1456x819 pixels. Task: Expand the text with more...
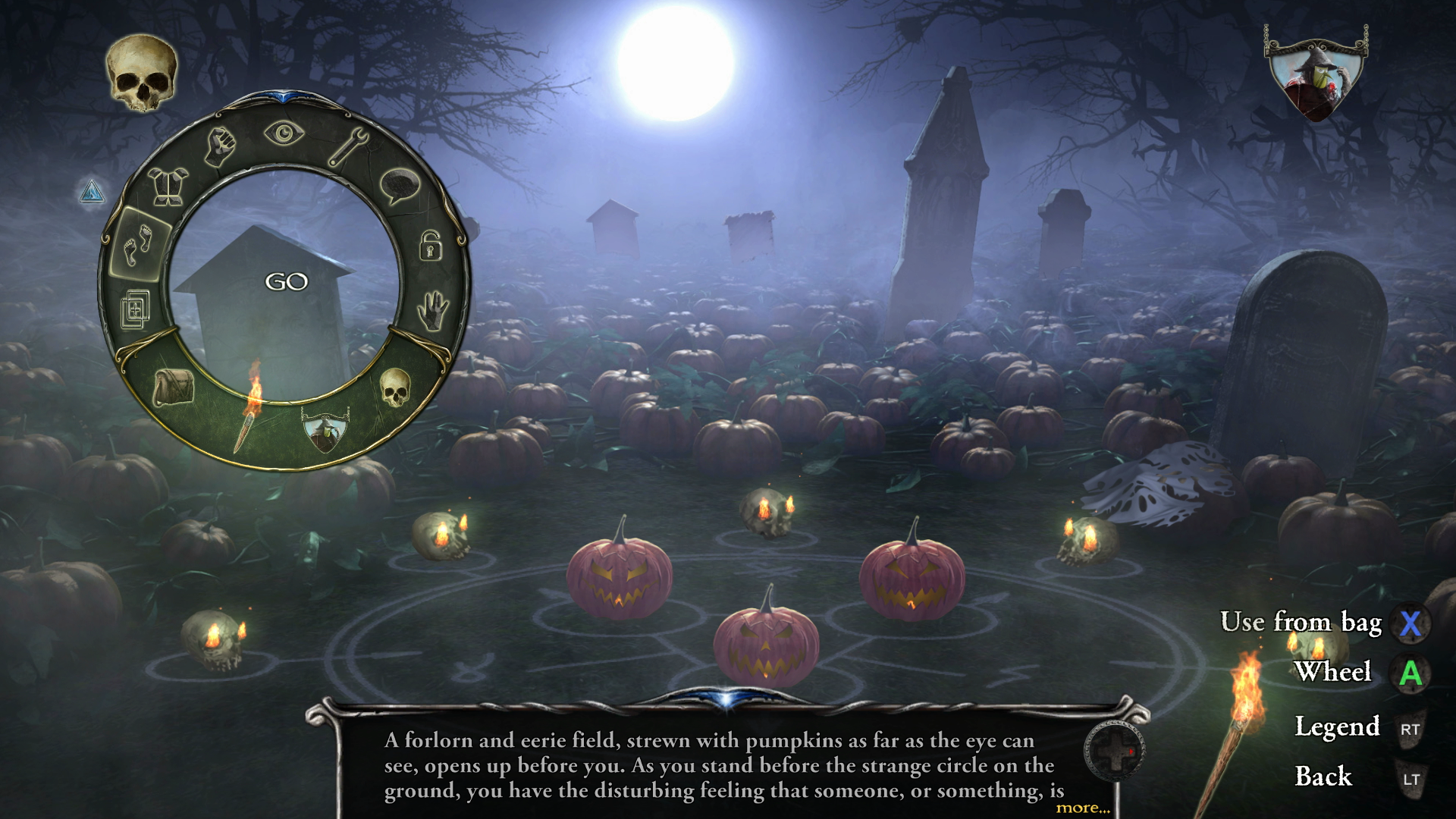point(1084,809)
